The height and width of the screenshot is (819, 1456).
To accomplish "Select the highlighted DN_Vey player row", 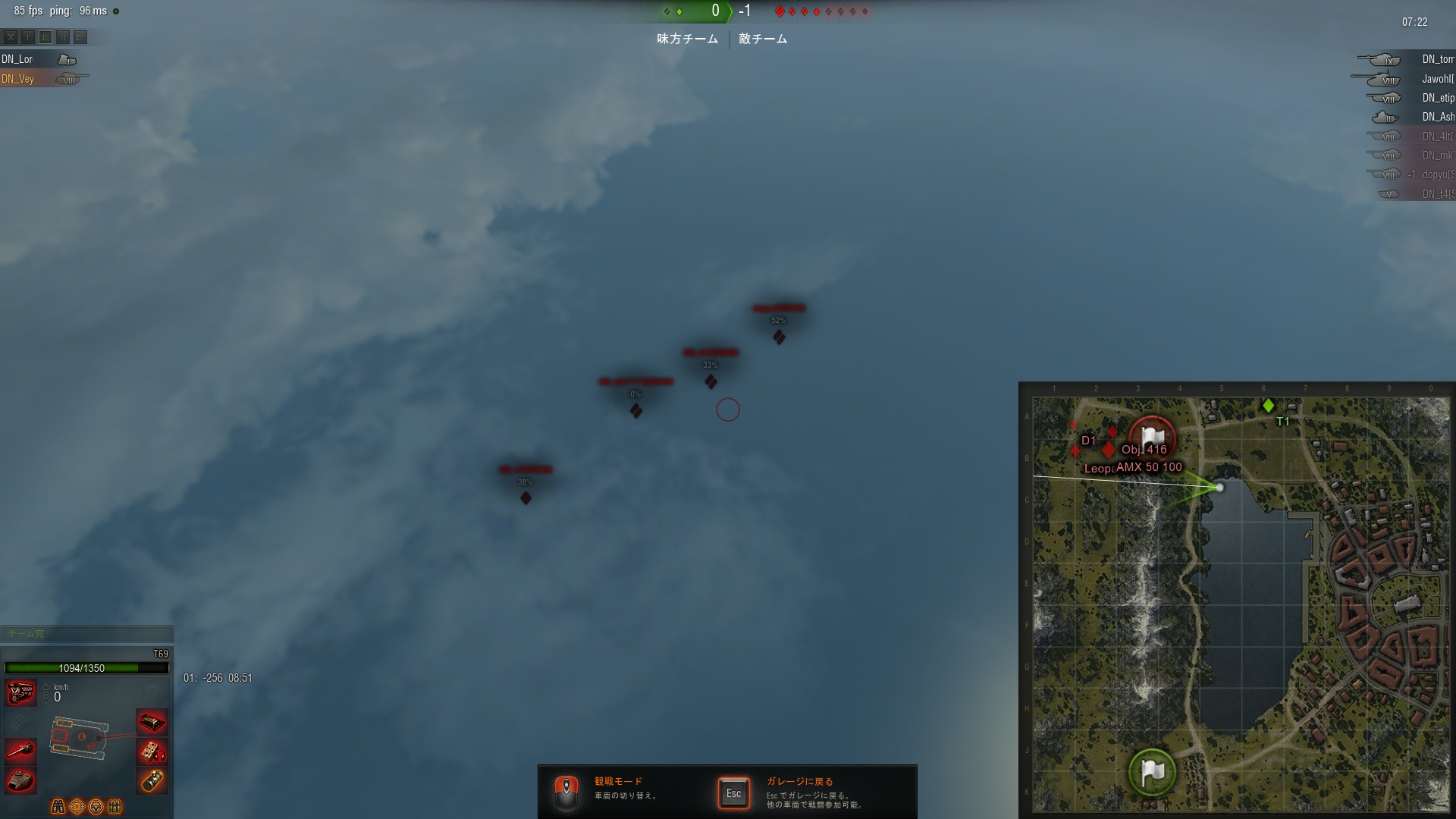I will (x=38, y=79).
